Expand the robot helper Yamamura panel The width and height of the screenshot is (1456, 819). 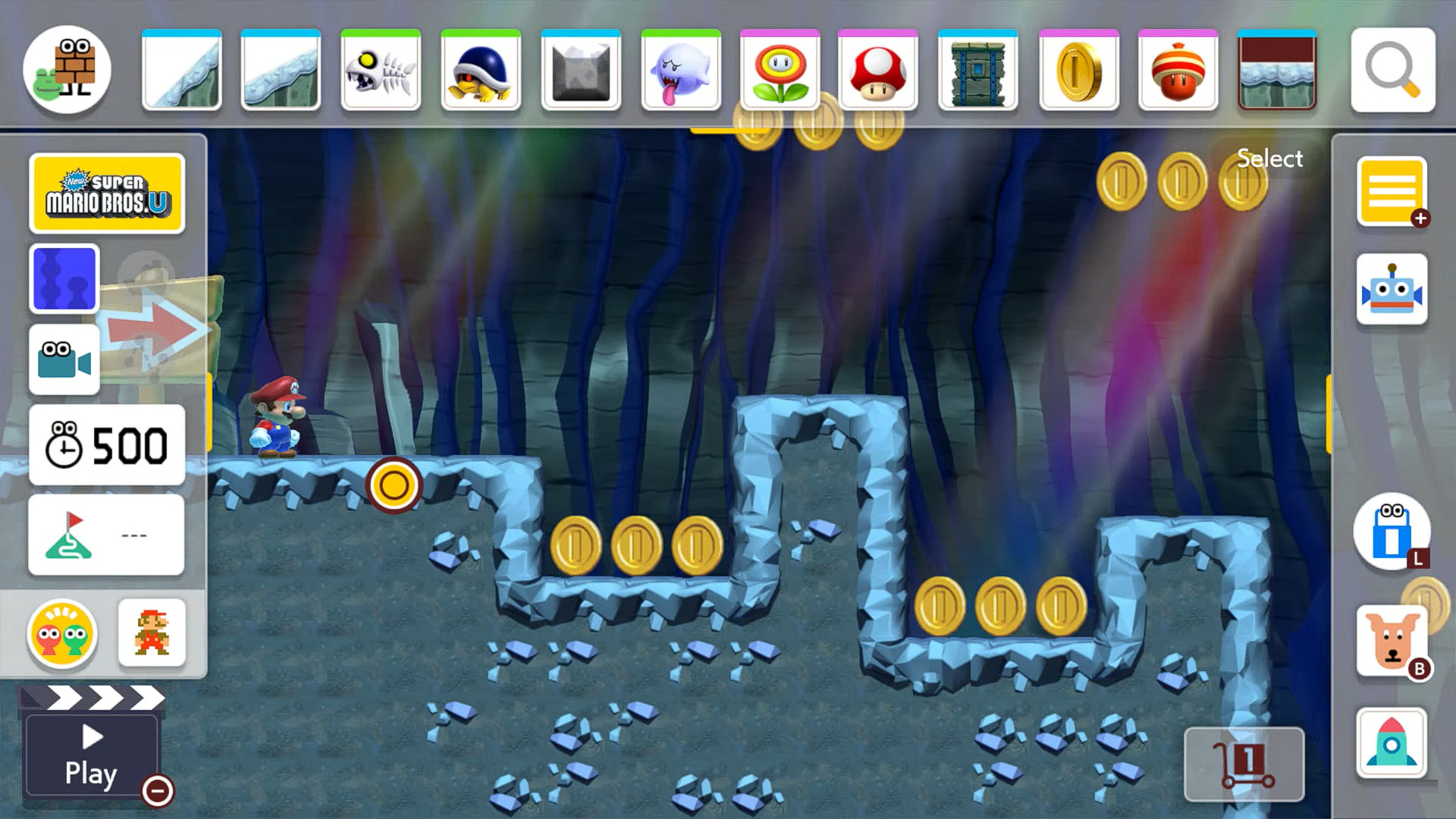1392,289
